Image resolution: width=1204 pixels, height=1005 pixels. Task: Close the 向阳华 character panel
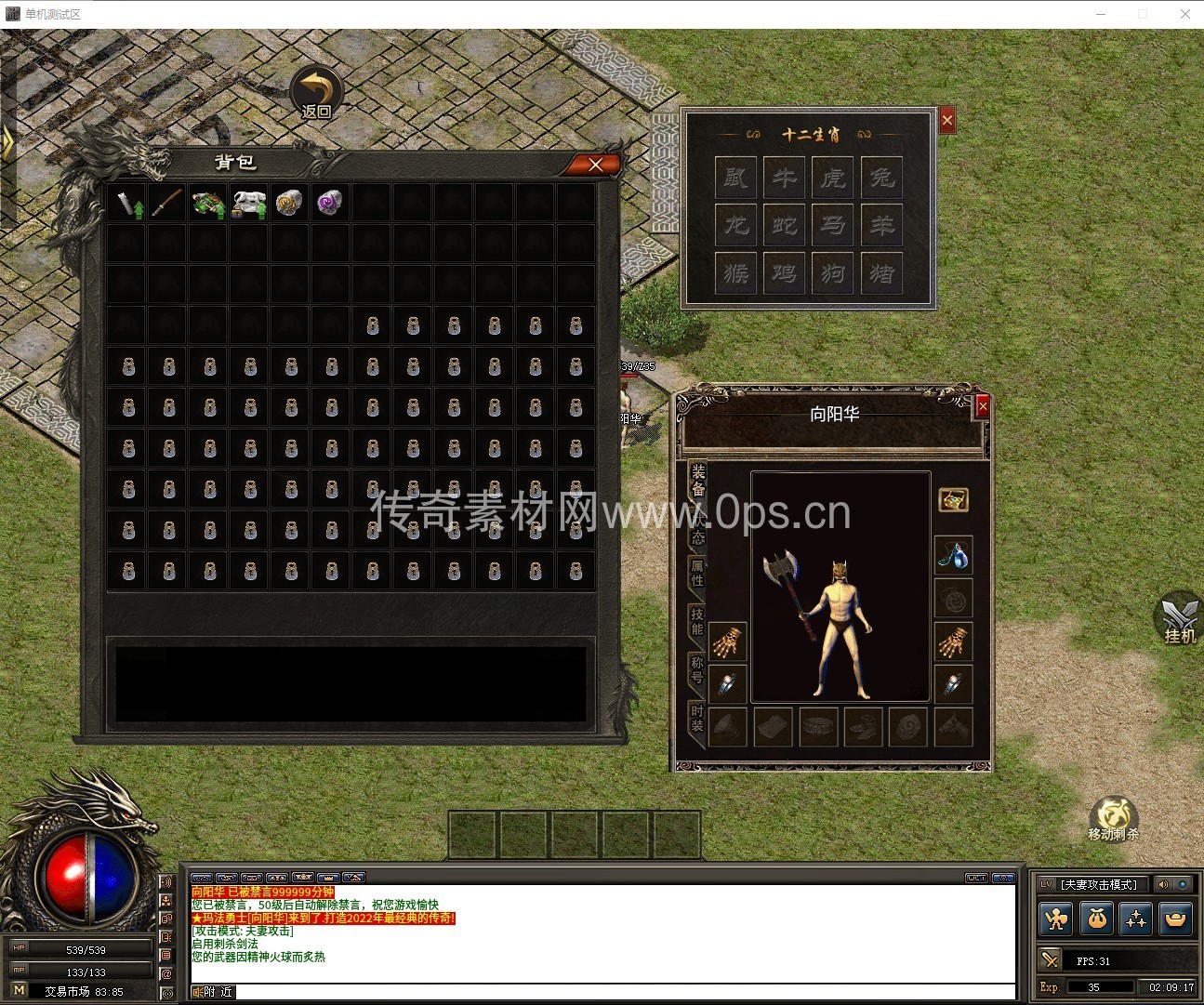(x=983, y=406)
